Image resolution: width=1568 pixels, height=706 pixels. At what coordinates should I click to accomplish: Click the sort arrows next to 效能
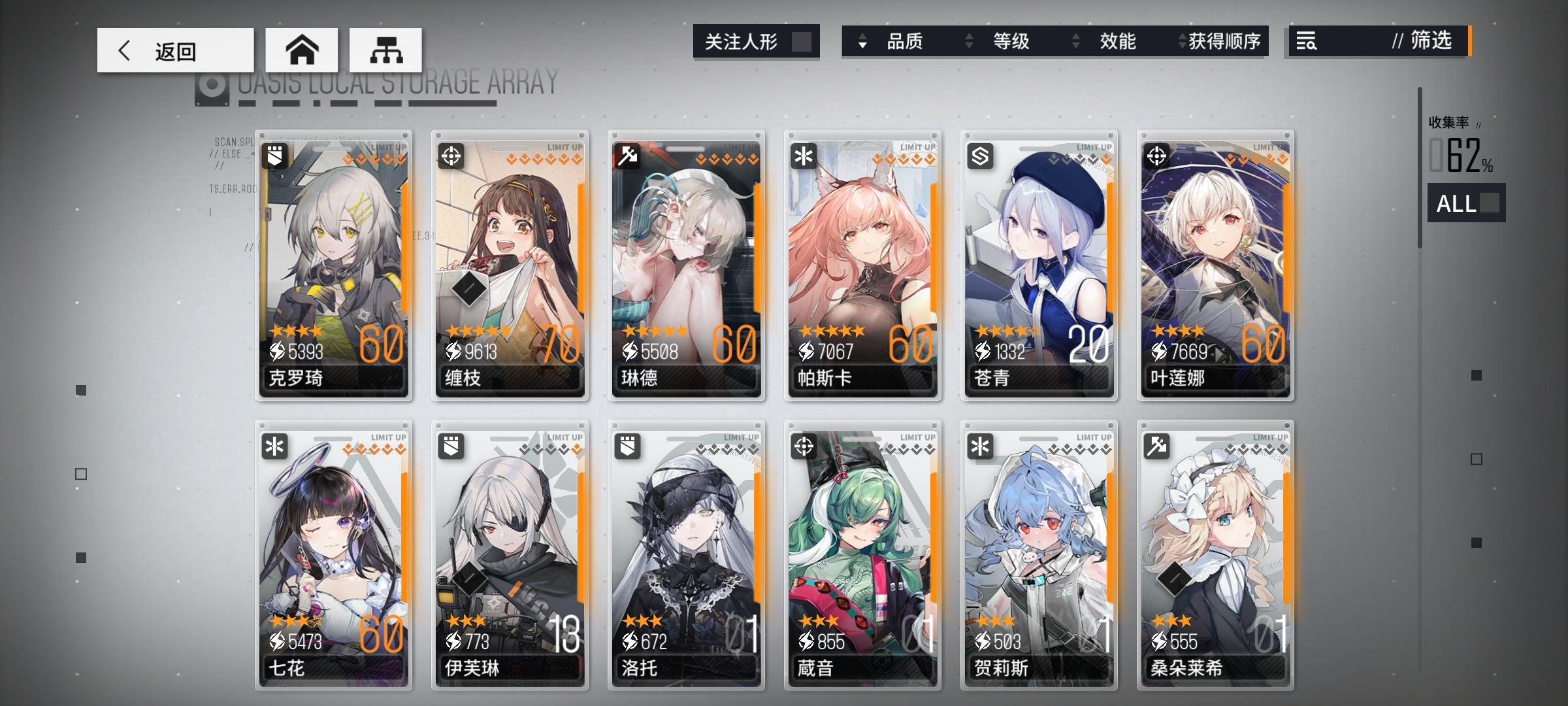click(1075, 41)
